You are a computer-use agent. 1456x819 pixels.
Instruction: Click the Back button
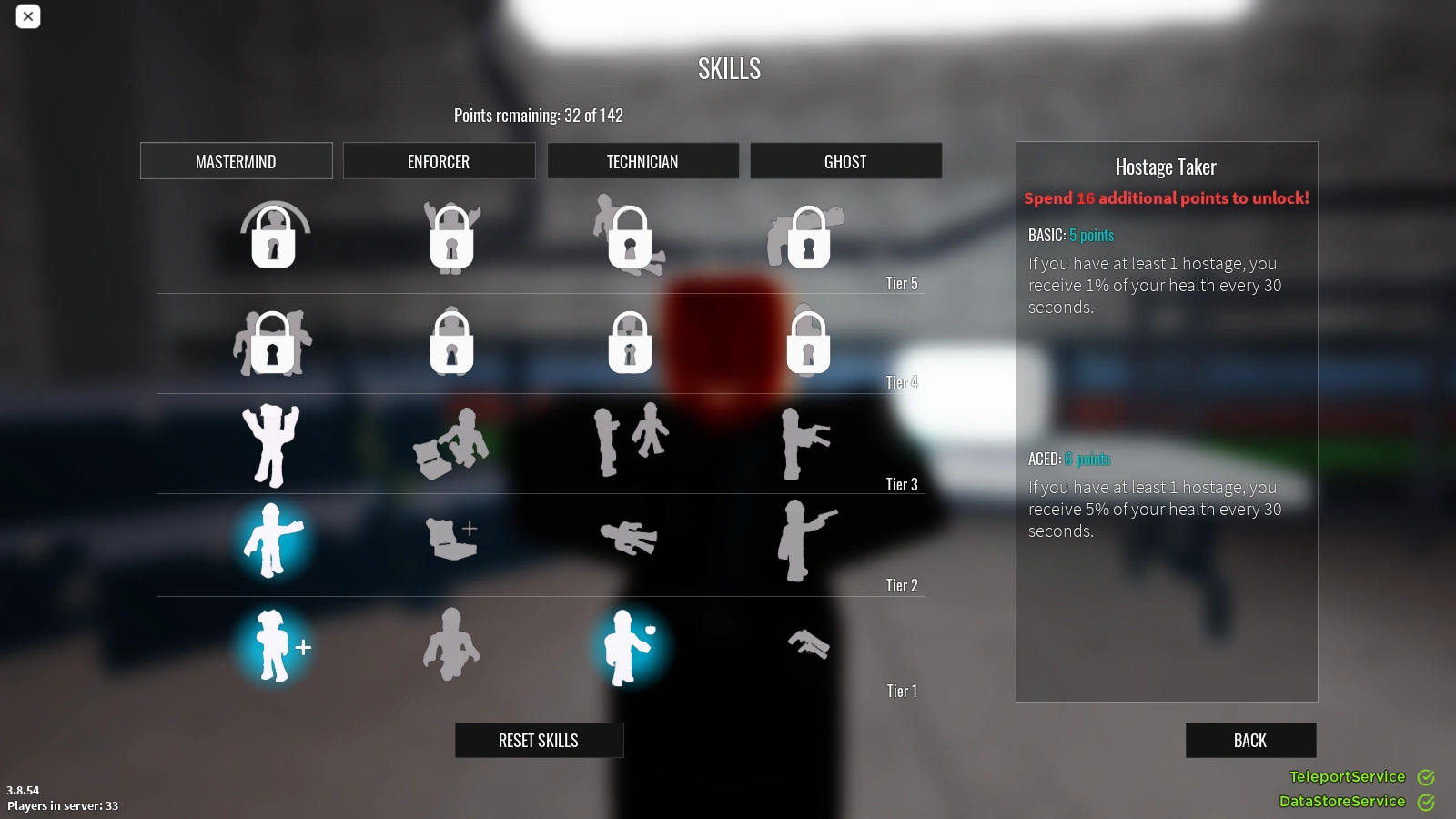[x=1250, y=740]
